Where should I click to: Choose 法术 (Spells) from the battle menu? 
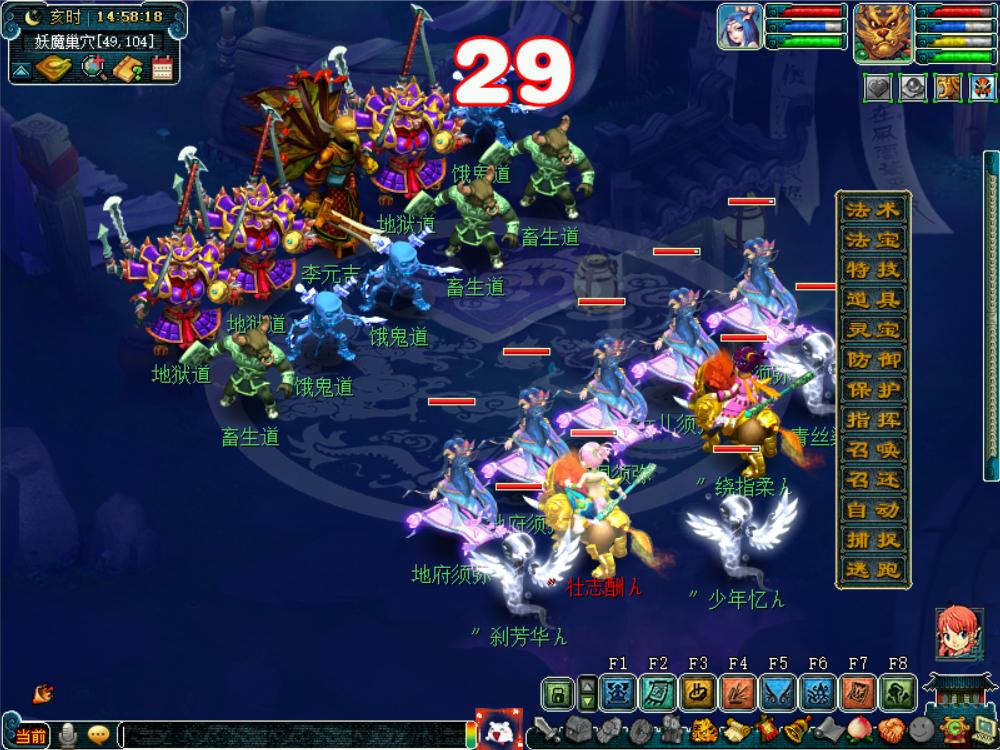coord(873,209)
